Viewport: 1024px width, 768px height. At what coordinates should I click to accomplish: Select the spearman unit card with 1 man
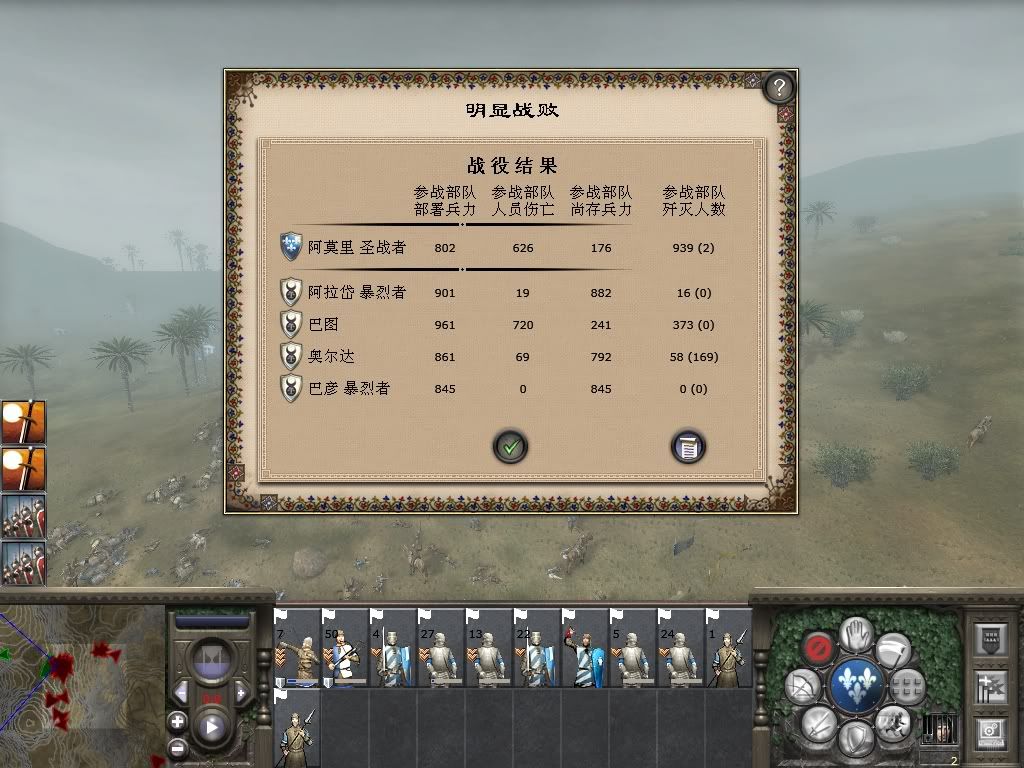728,650
